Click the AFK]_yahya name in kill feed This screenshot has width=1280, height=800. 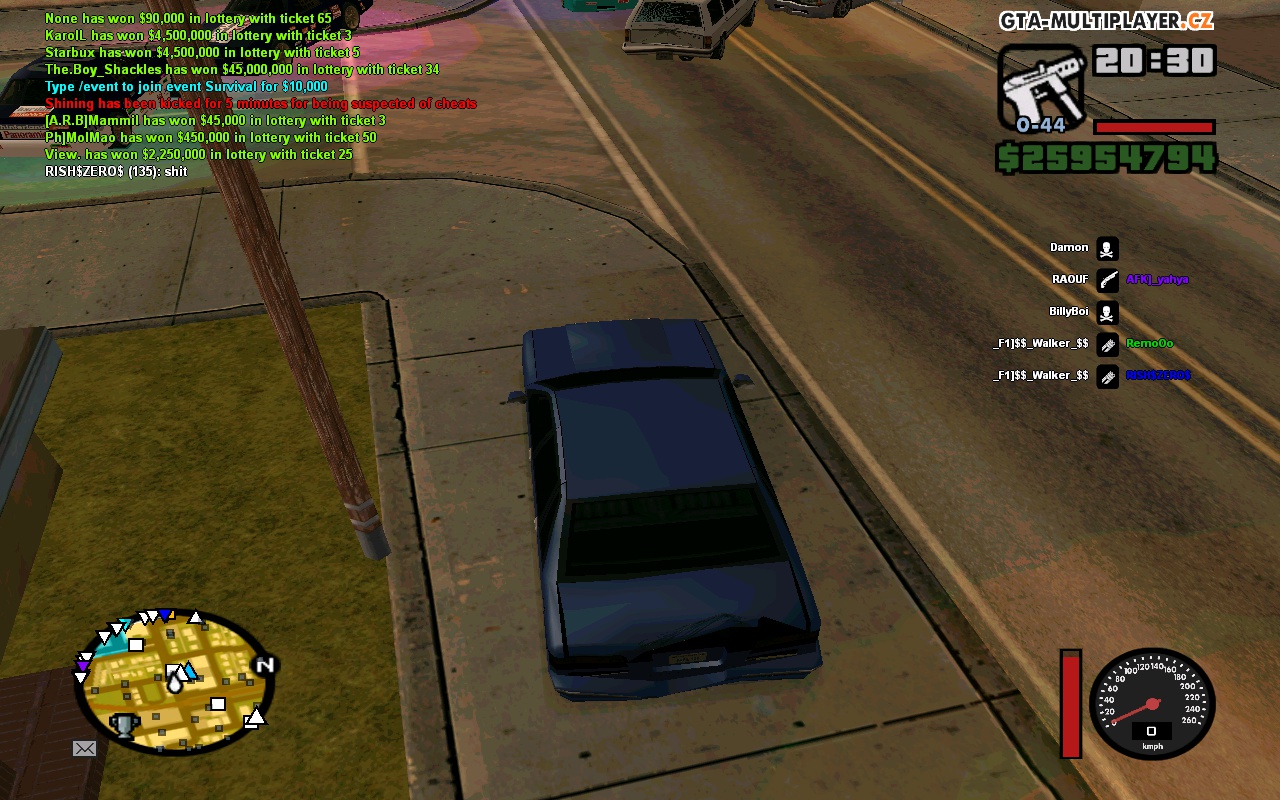coord(1157,280)
